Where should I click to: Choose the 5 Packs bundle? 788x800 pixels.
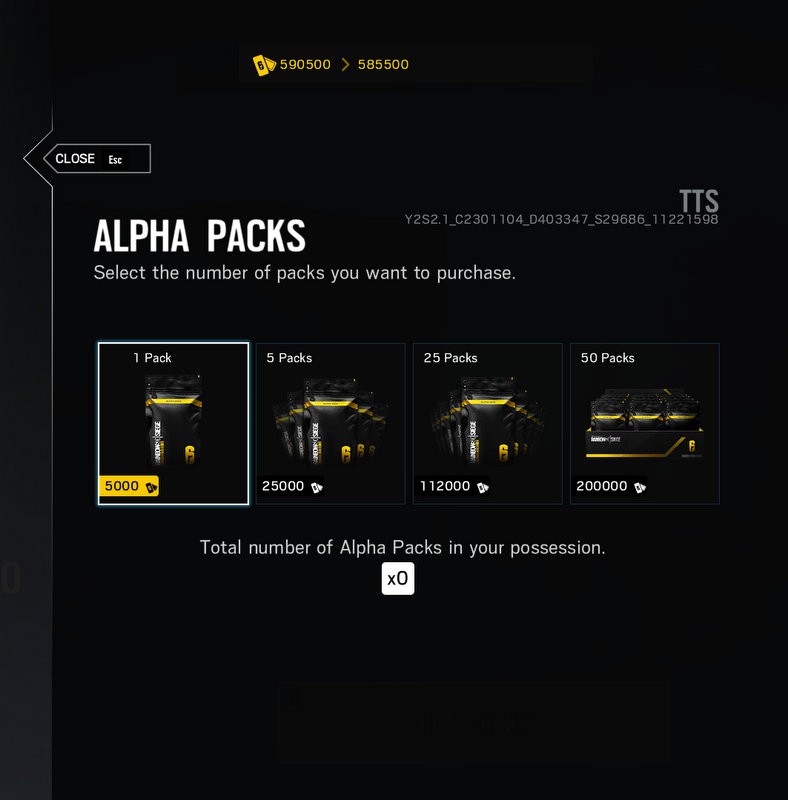[331, 424]
